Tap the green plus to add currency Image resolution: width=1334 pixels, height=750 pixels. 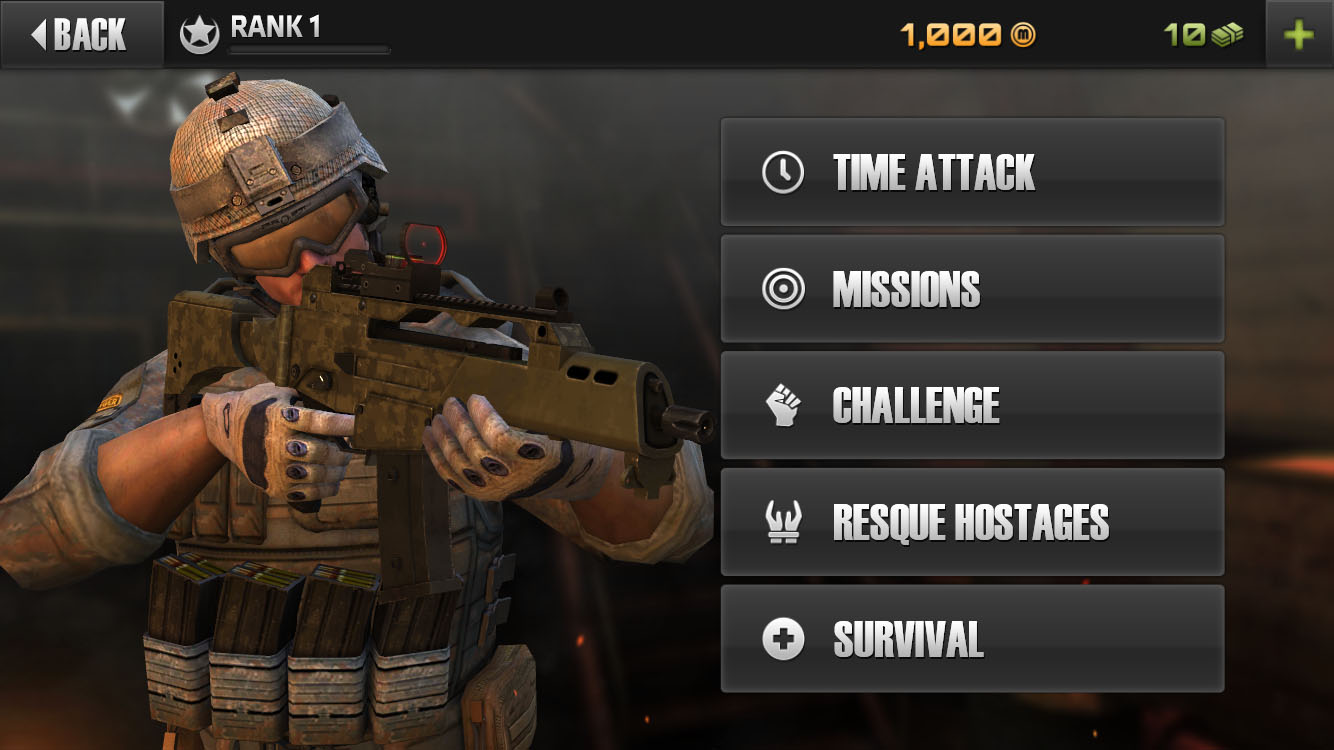coord(1299,35)
